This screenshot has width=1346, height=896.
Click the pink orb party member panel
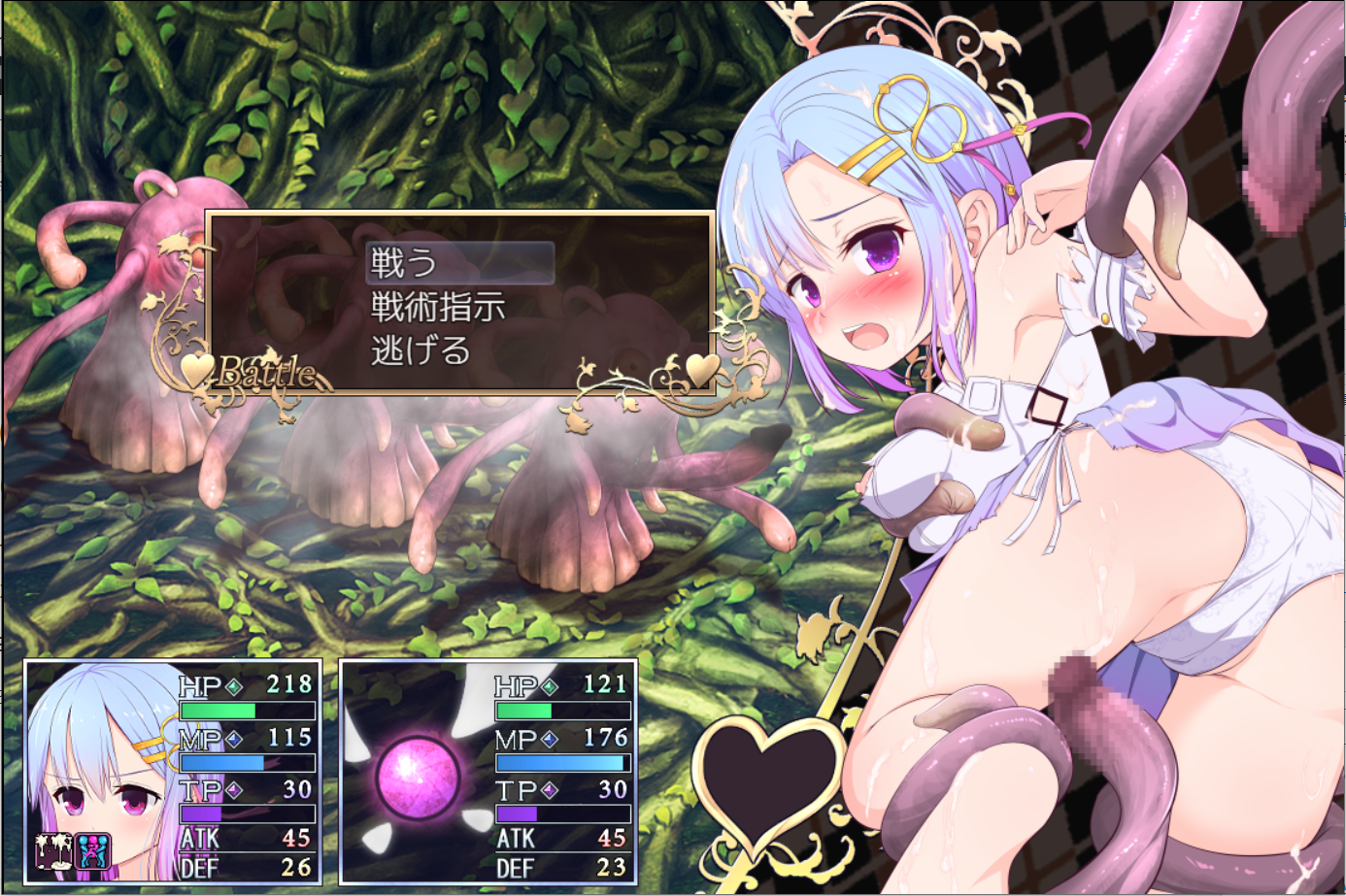pyautogui.click(x=418, y=776)
